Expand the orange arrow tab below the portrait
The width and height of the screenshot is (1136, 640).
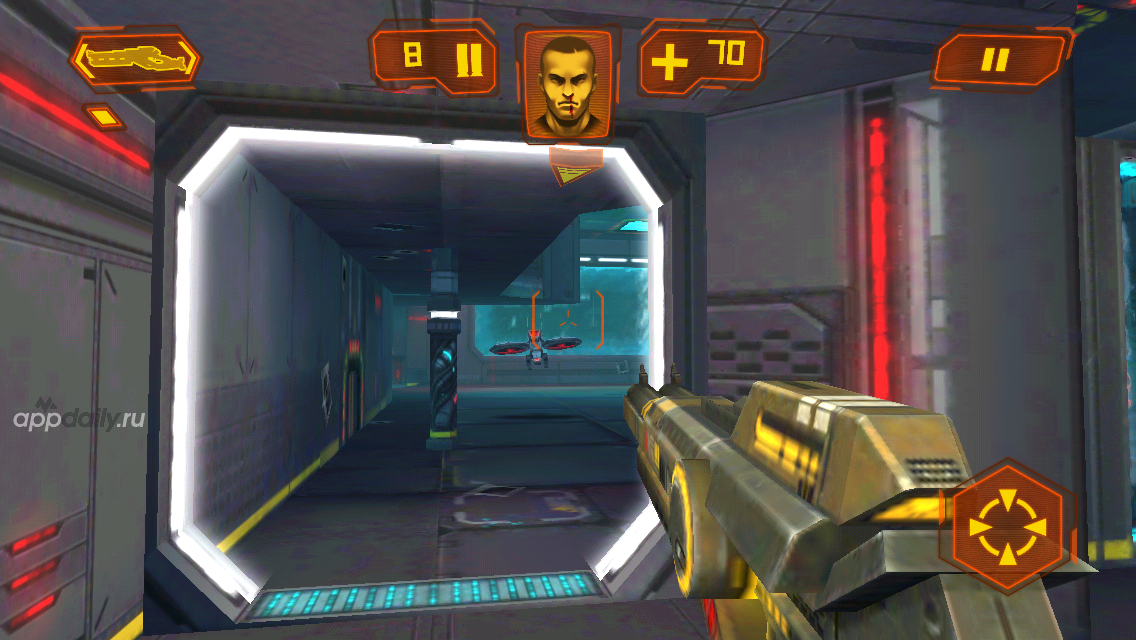(575, 167)
